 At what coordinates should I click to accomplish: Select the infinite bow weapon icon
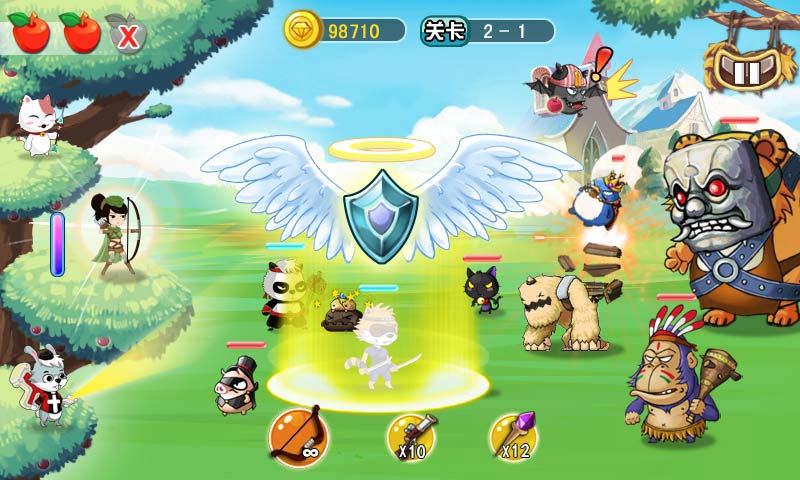[297, 434]
